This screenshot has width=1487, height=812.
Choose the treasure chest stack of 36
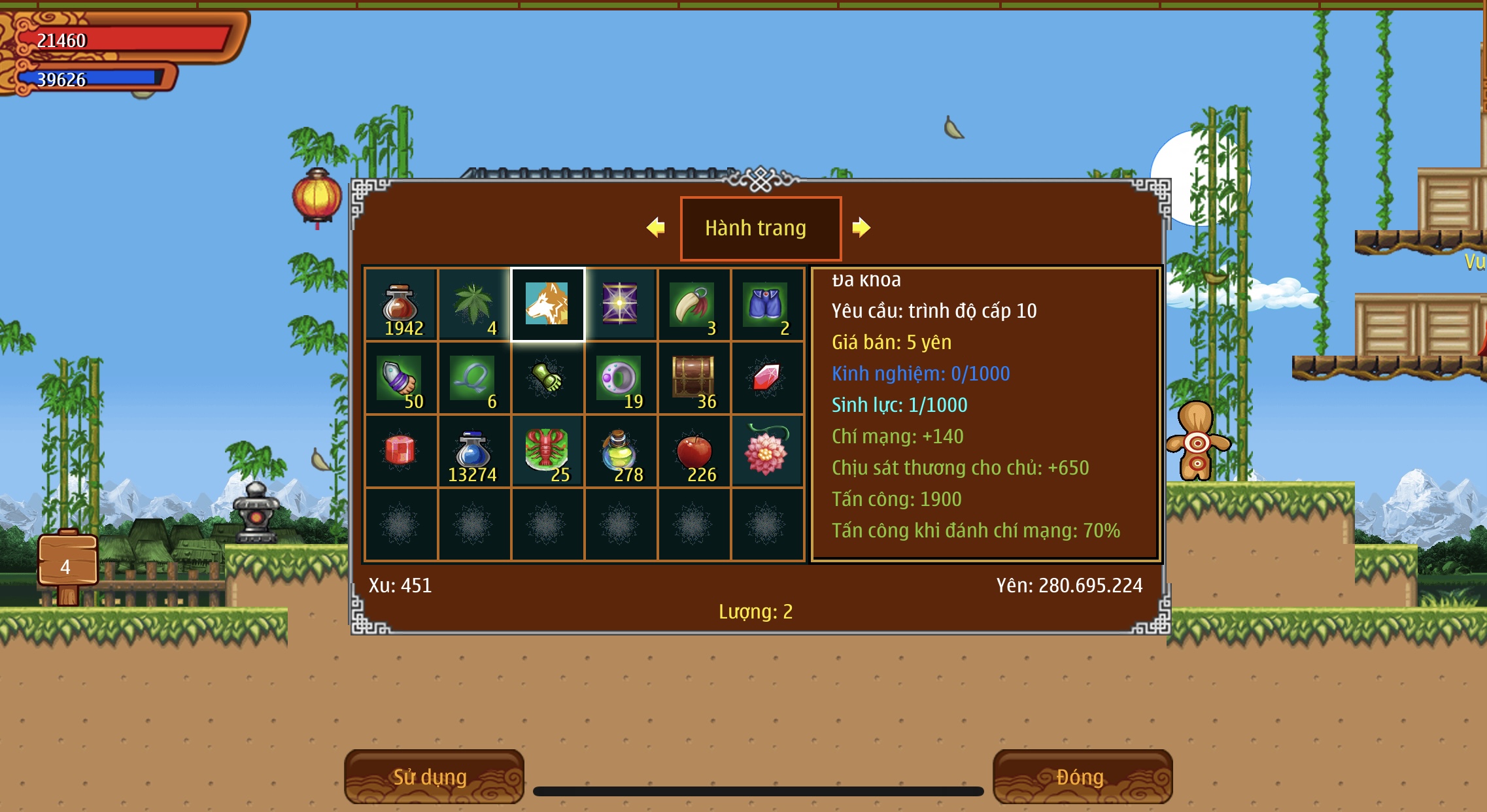click(694, 378)
